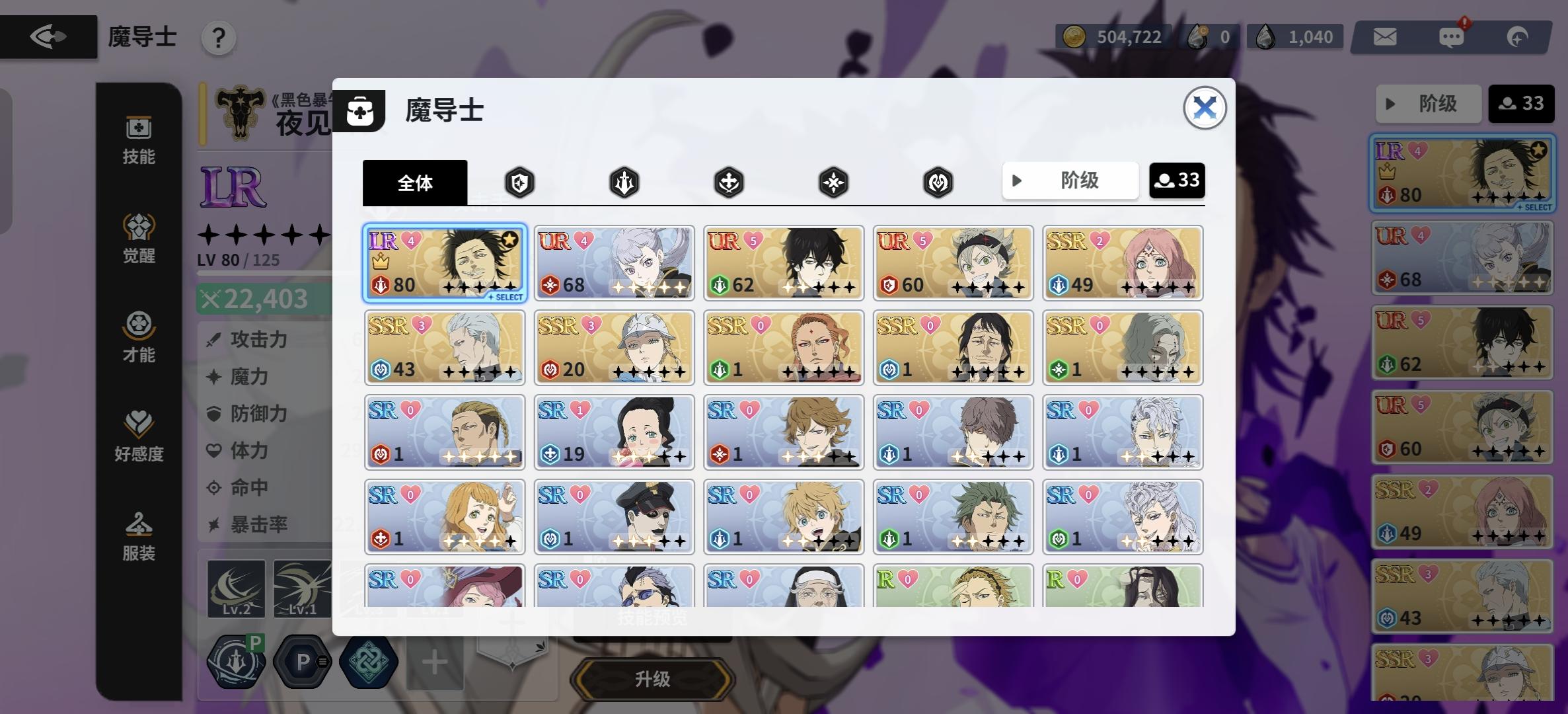Viewport: 1568px width, 714px height.
Task: Expand the 阶级 sort dropdown on right panel
Action: point(1428,104)
